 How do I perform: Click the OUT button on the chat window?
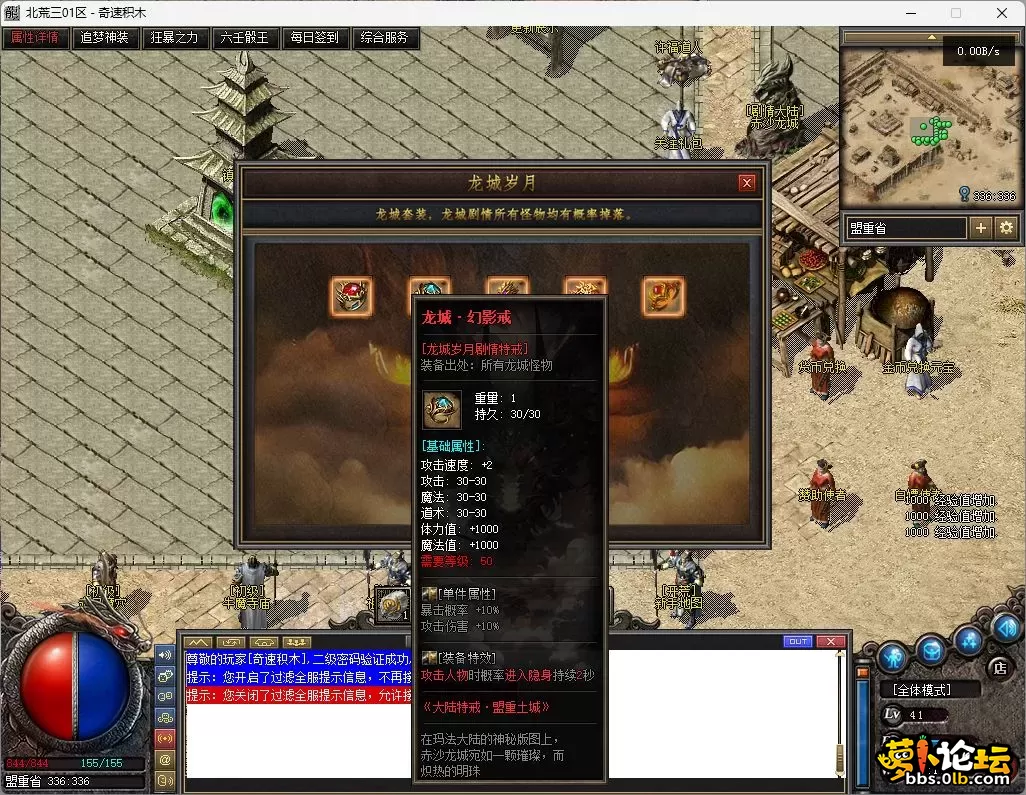(x=798, y=641)
